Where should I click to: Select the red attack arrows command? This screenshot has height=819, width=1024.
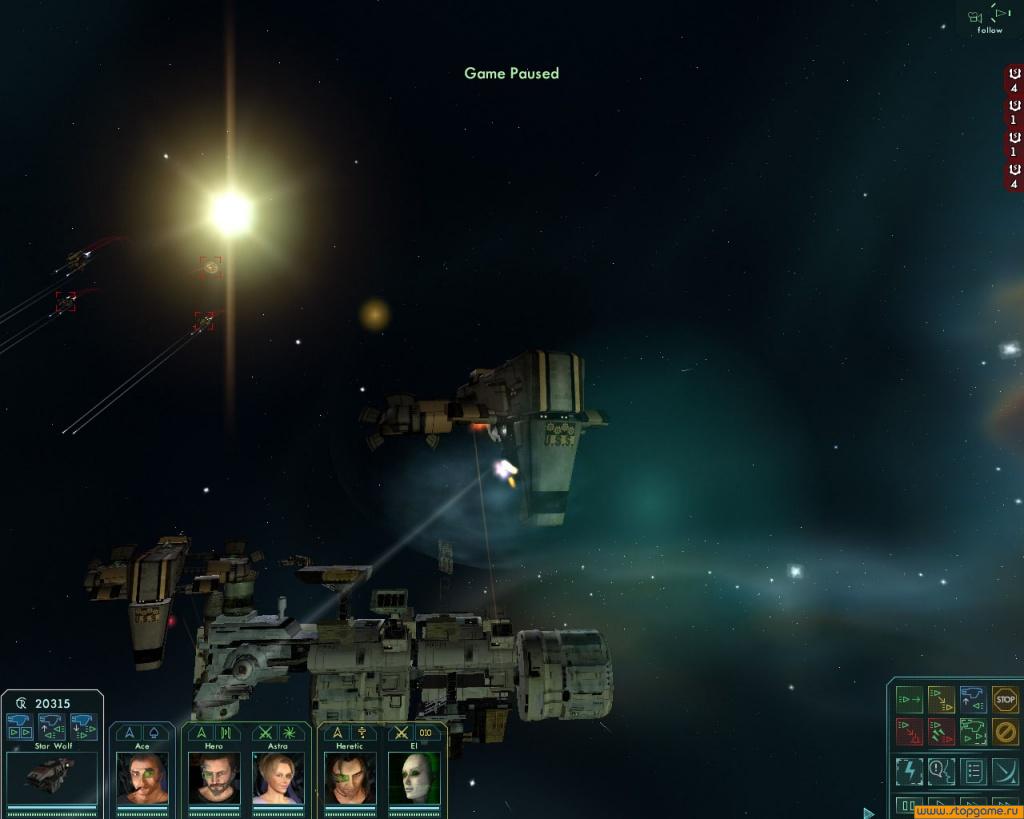point(909,732)
